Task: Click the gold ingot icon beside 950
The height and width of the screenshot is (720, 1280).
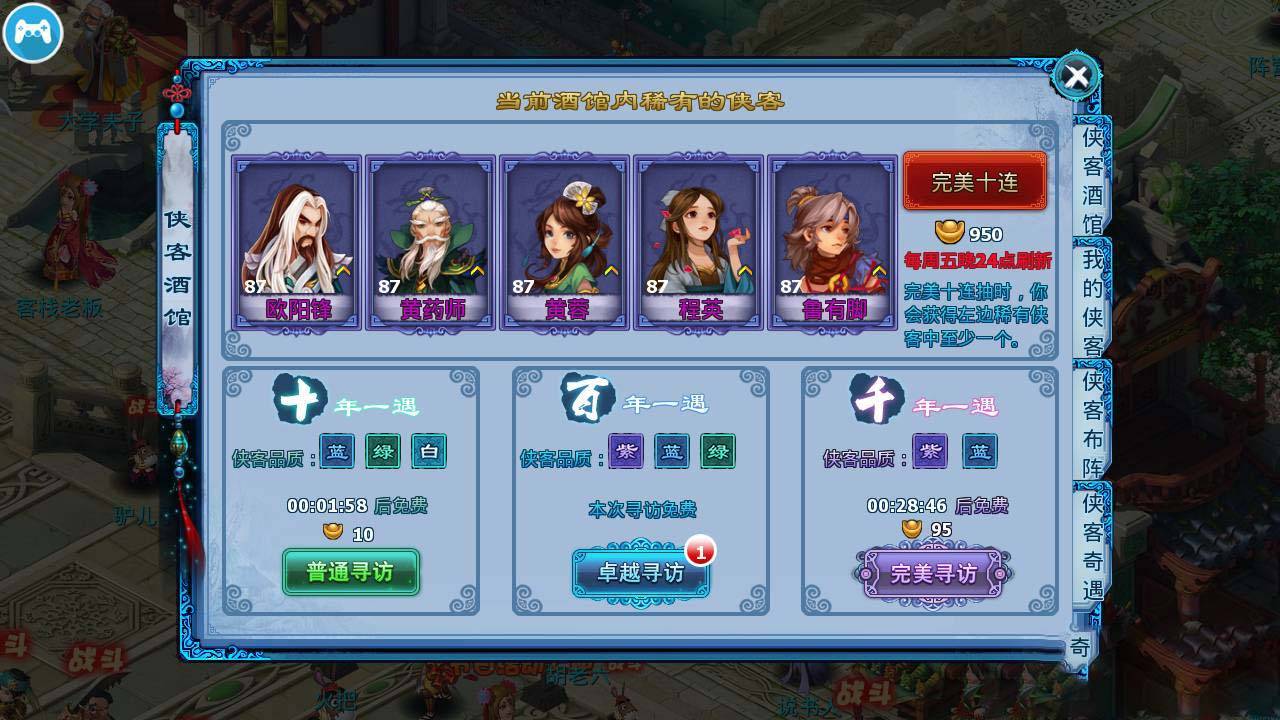Action: (948, 231)
